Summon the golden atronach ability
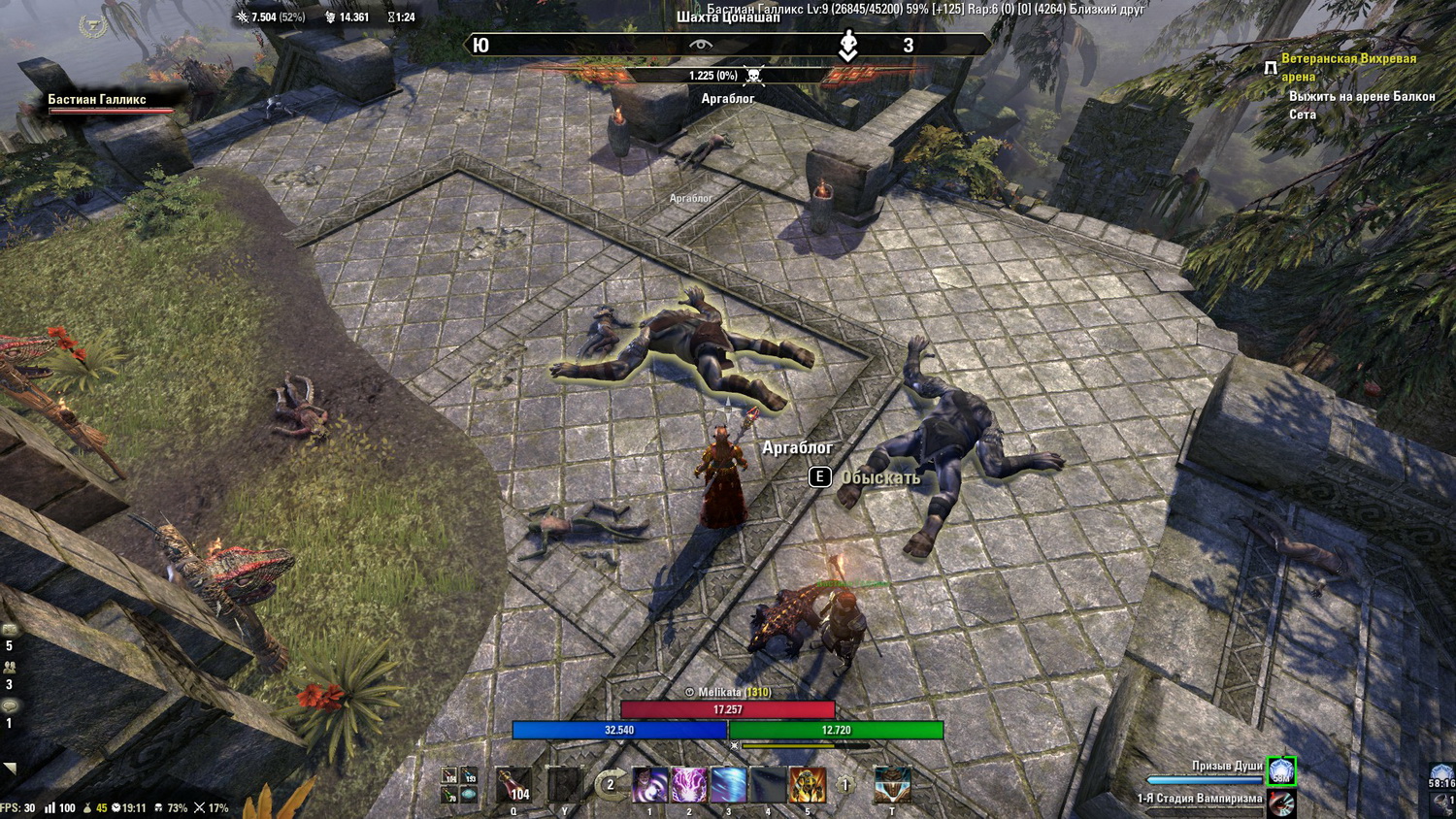This screenshot has width=1456, height=819. 807,784
